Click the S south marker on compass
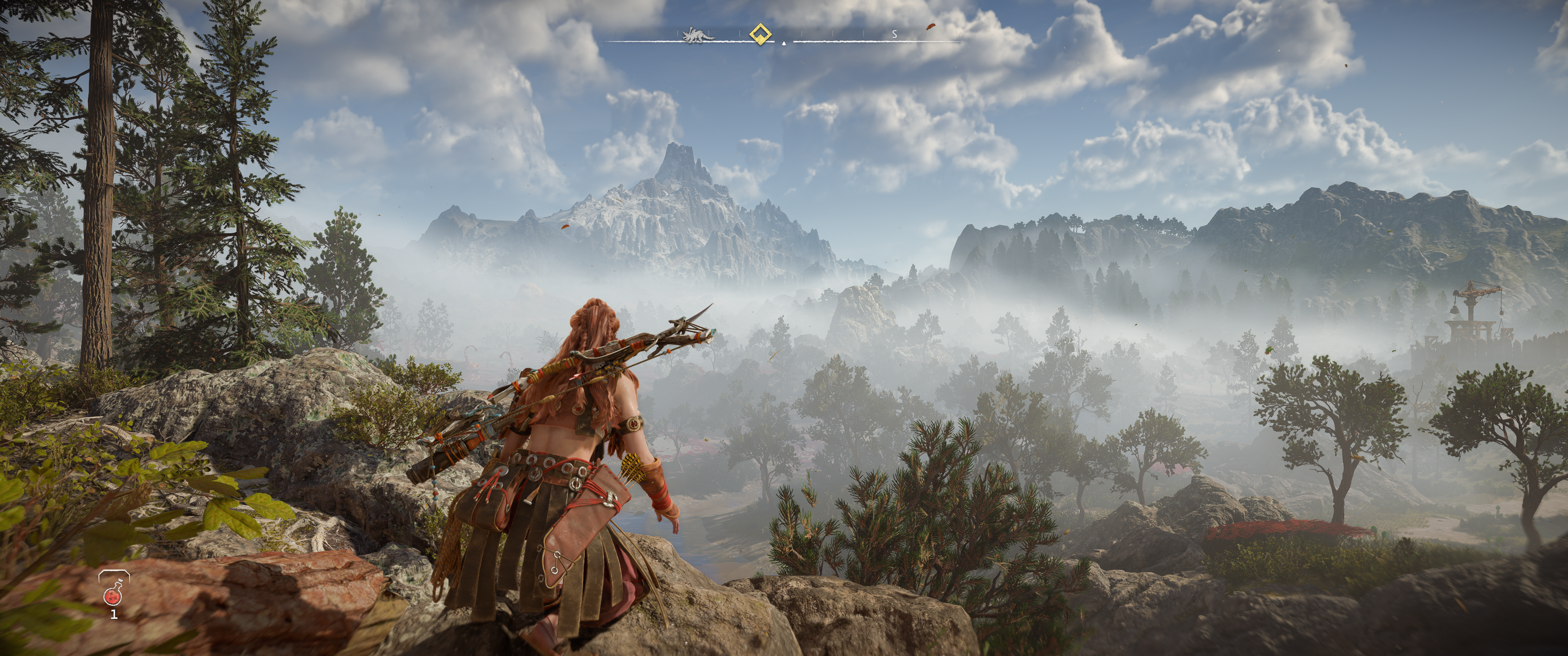This screenshot has height=656, width=1568. click(894, 35)
